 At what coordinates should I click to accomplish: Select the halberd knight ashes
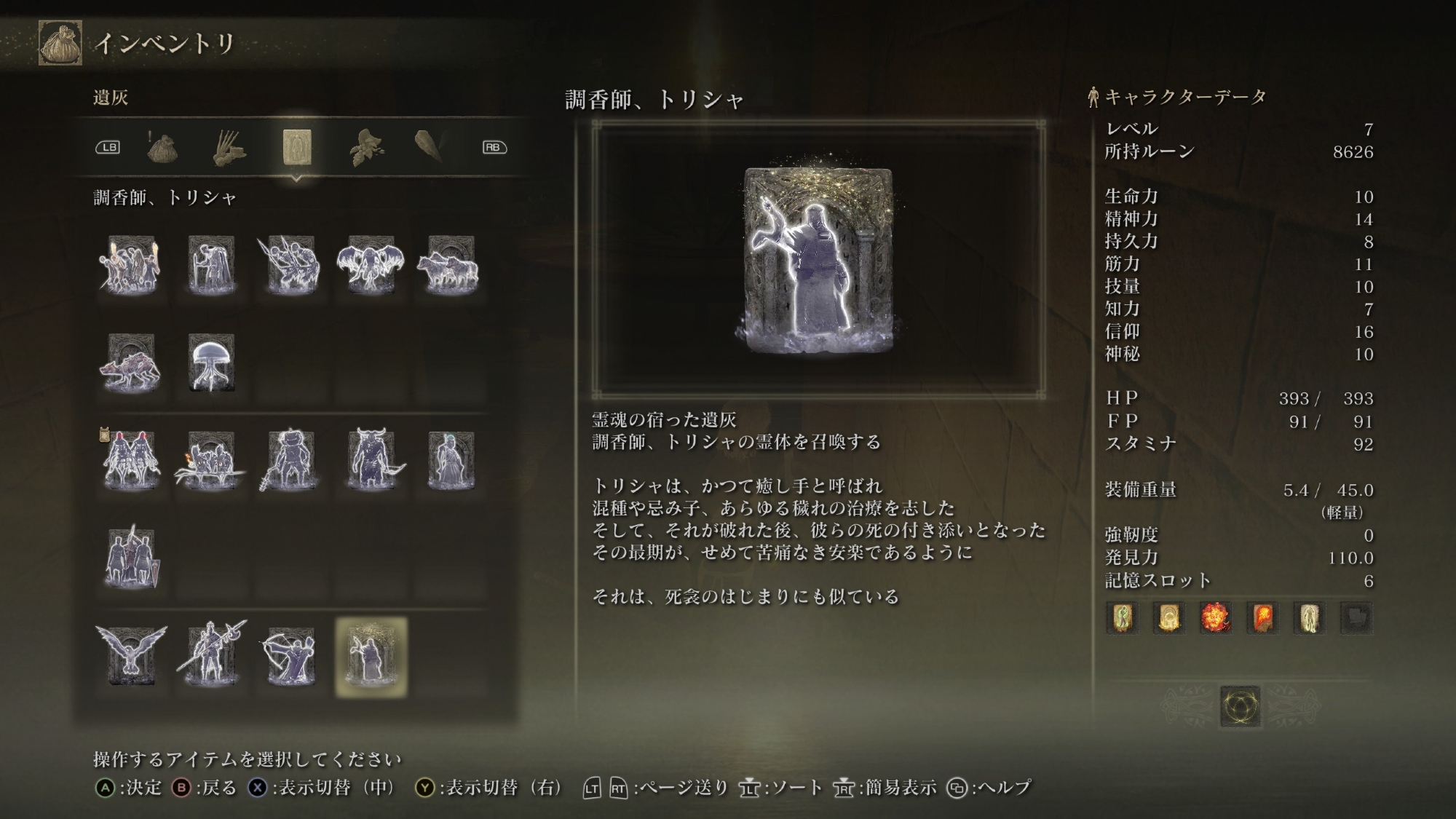tap(211, 656)
